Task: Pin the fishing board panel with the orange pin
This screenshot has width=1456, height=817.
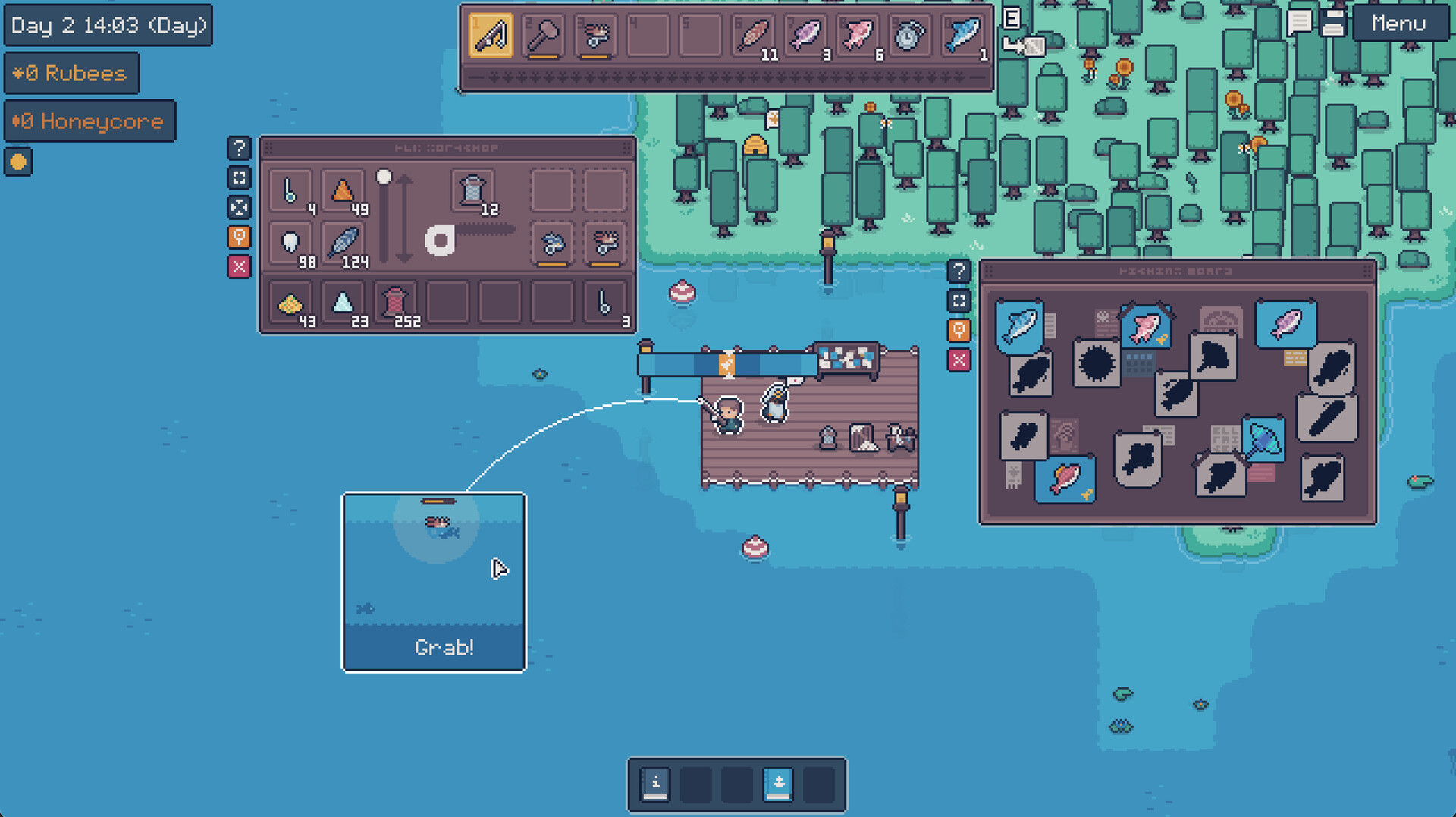Action: click(x=959, y=331)
